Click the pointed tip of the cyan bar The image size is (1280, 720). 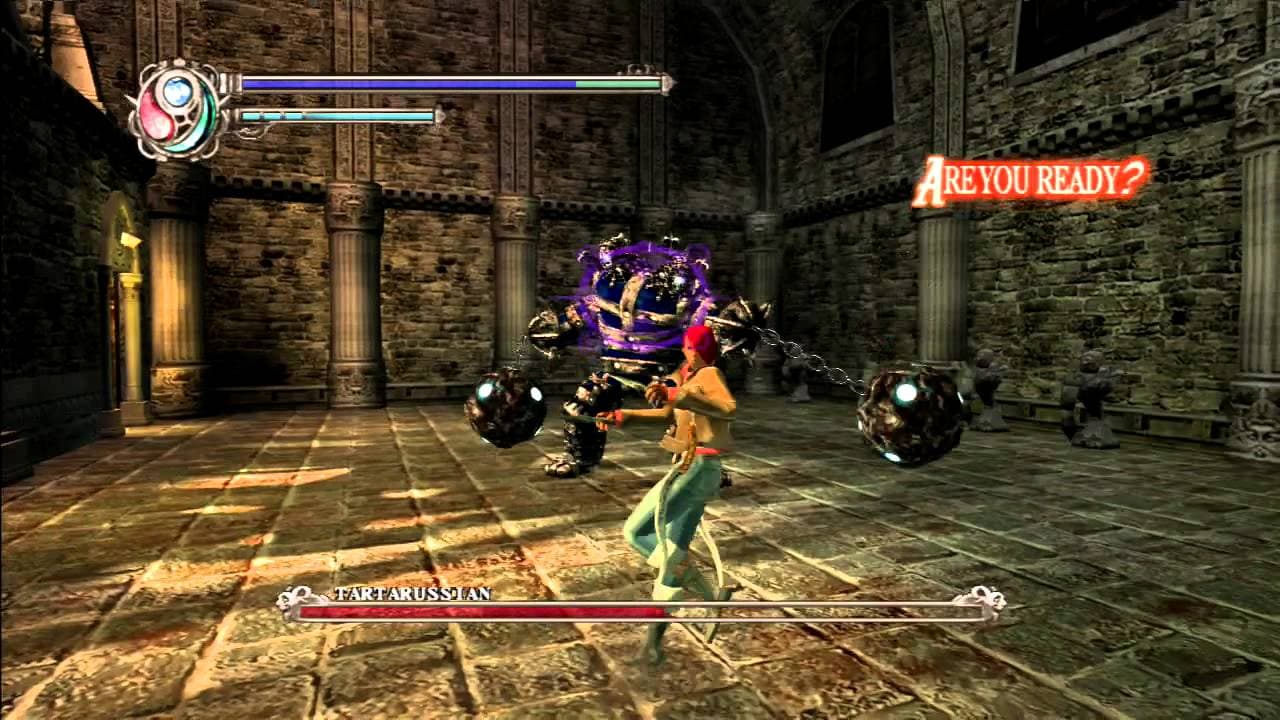[x=438, y=117]
